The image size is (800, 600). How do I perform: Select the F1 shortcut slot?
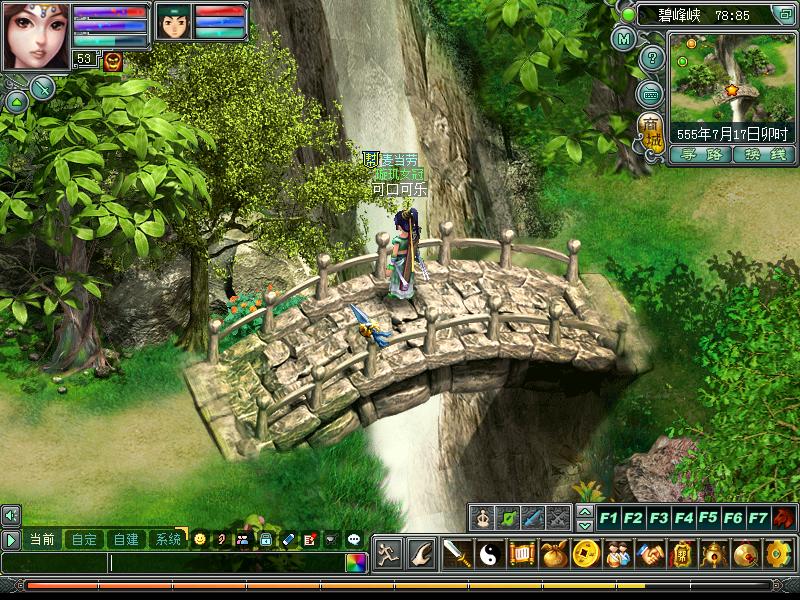coord(608,518)
